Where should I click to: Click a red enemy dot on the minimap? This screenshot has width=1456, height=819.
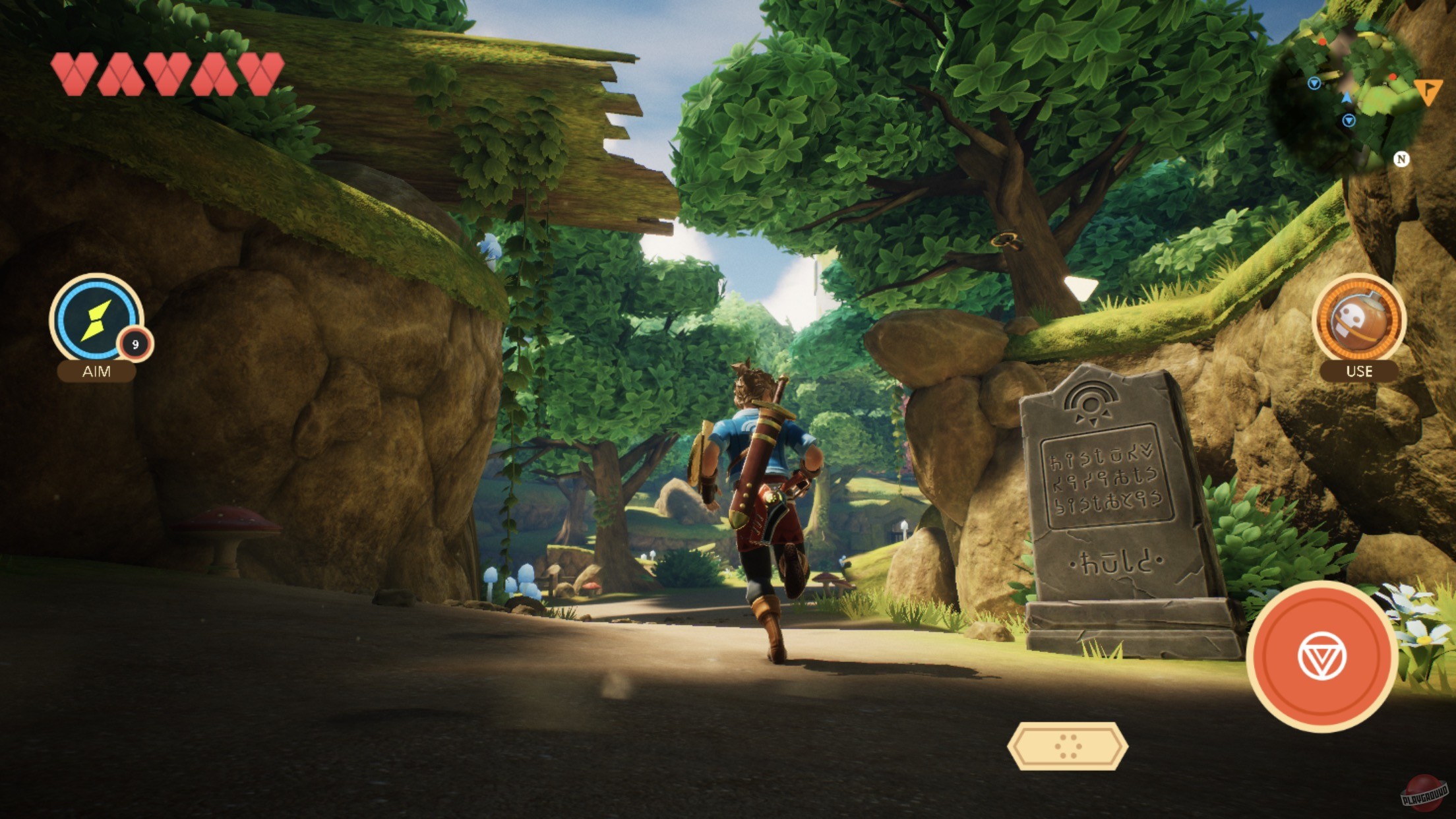pyautogui.click(x=1393, y=77)
